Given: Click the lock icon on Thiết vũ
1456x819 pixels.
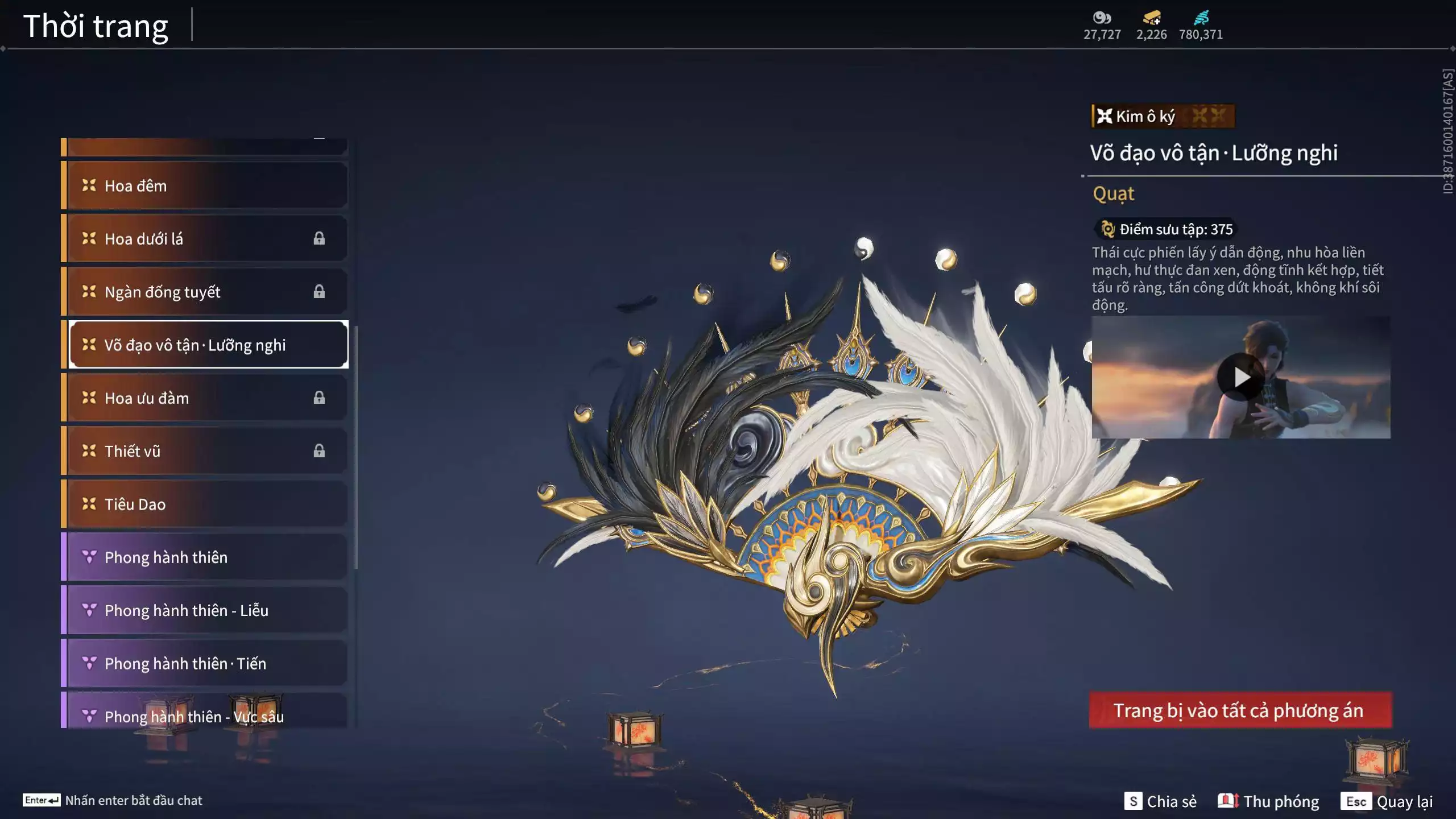Looking at the screenshot, I should (318, 451).
